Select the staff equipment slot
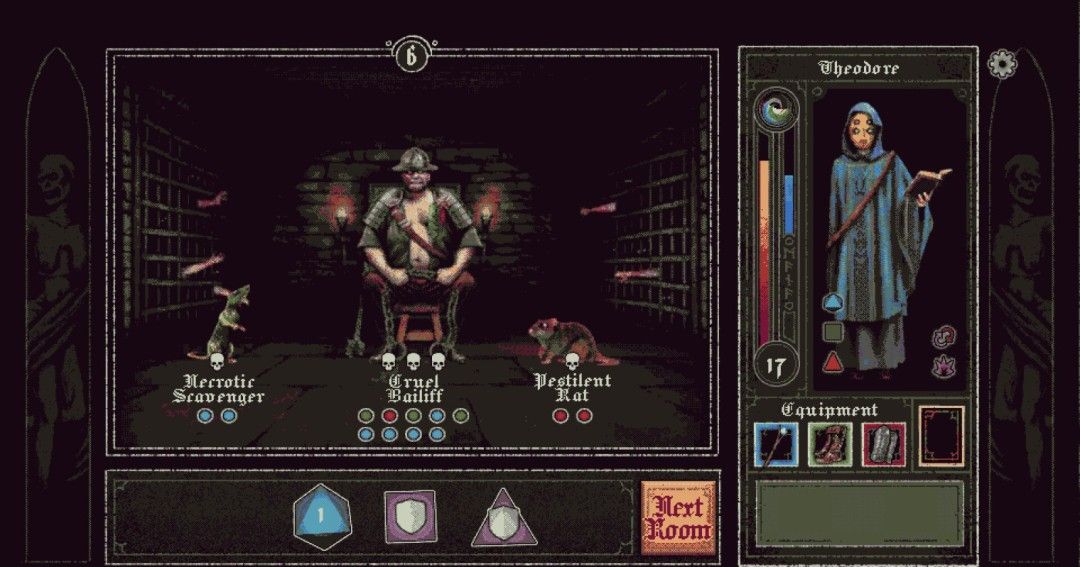 776,445
